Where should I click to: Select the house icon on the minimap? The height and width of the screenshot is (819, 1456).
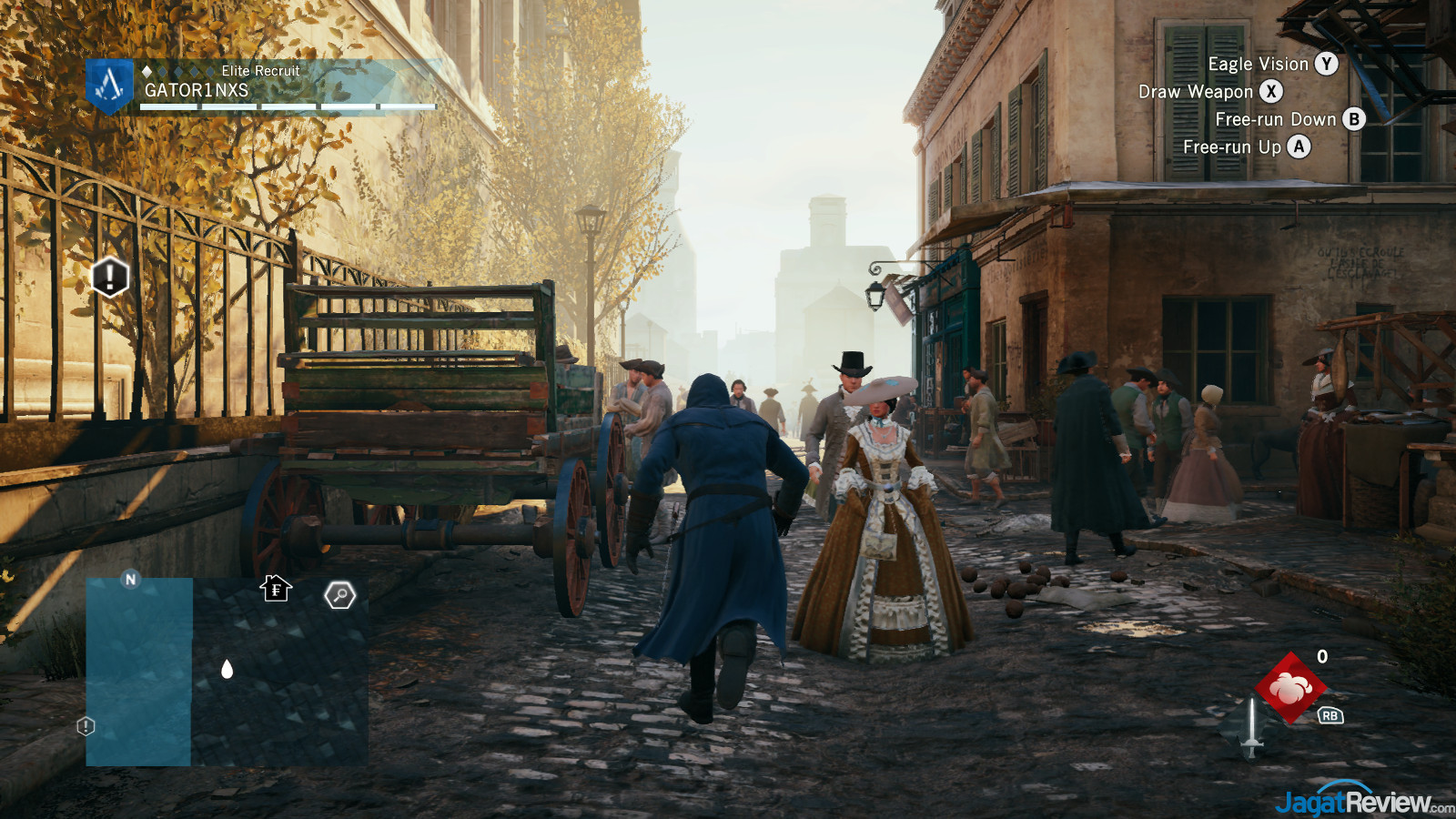pyautogui.click(x=276, y=589)
